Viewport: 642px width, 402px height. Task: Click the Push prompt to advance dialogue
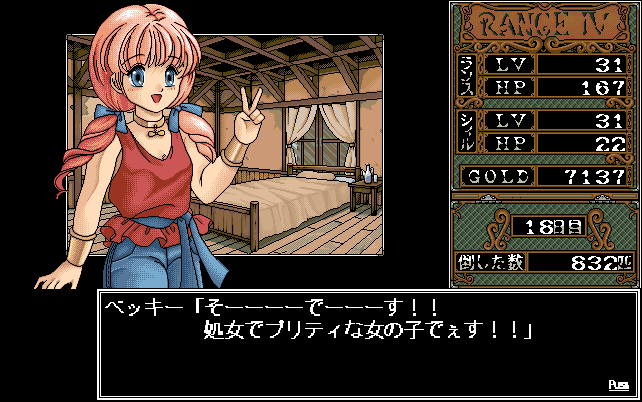(617, 384)
